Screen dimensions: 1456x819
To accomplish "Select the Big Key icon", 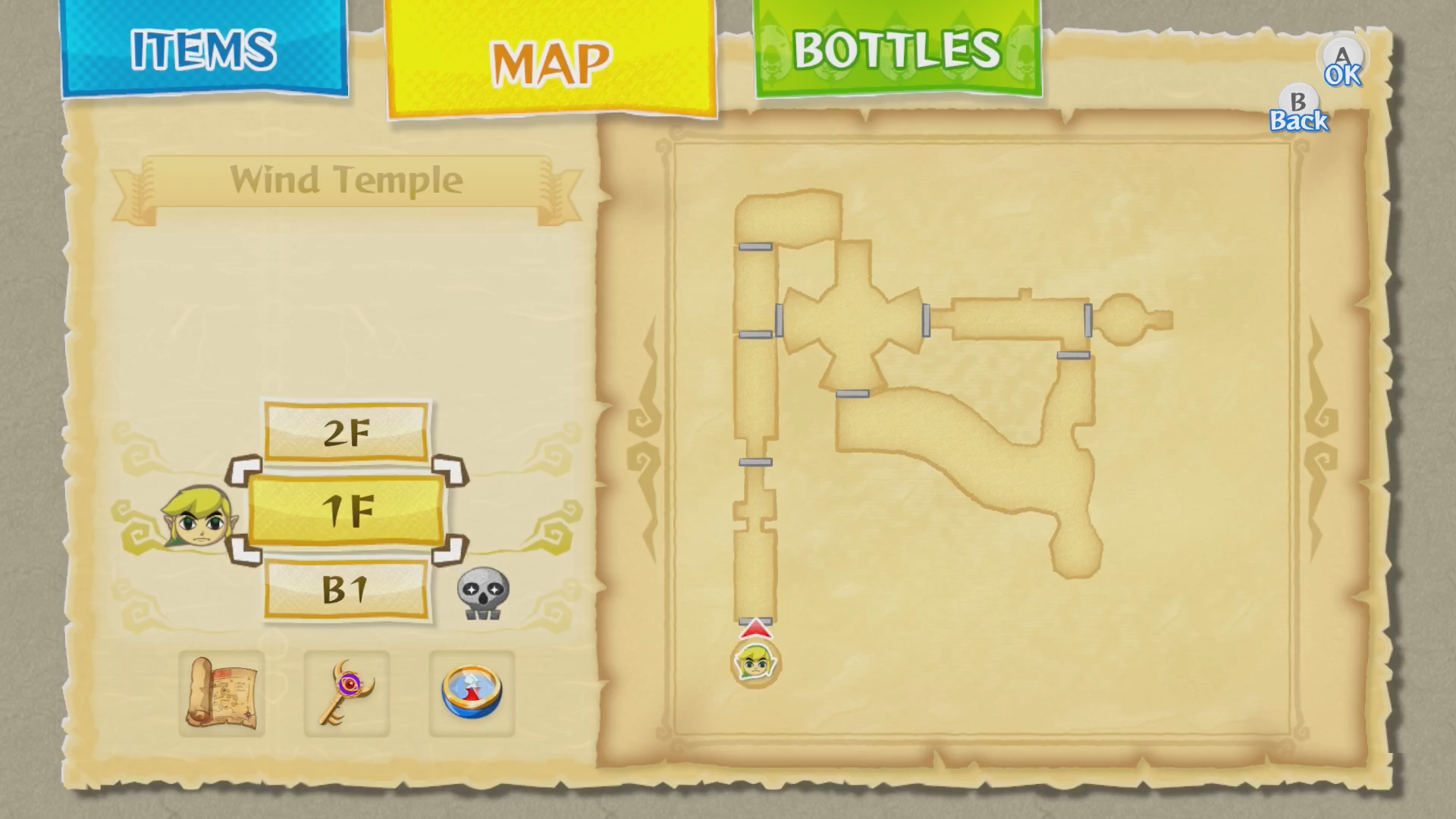I will pos(347,692).
